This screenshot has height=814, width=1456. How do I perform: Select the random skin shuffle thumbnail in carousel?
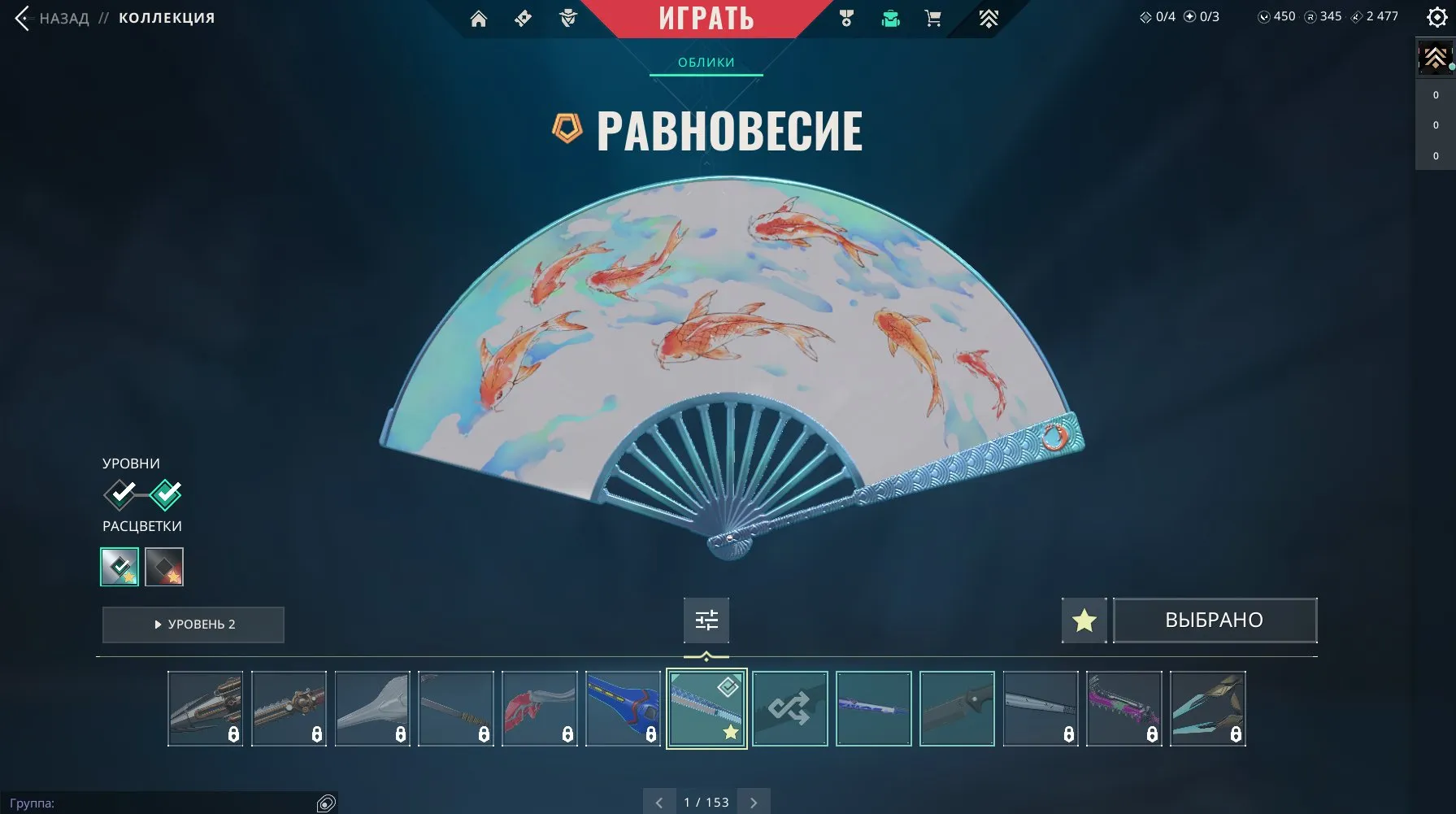click(789, 708)
